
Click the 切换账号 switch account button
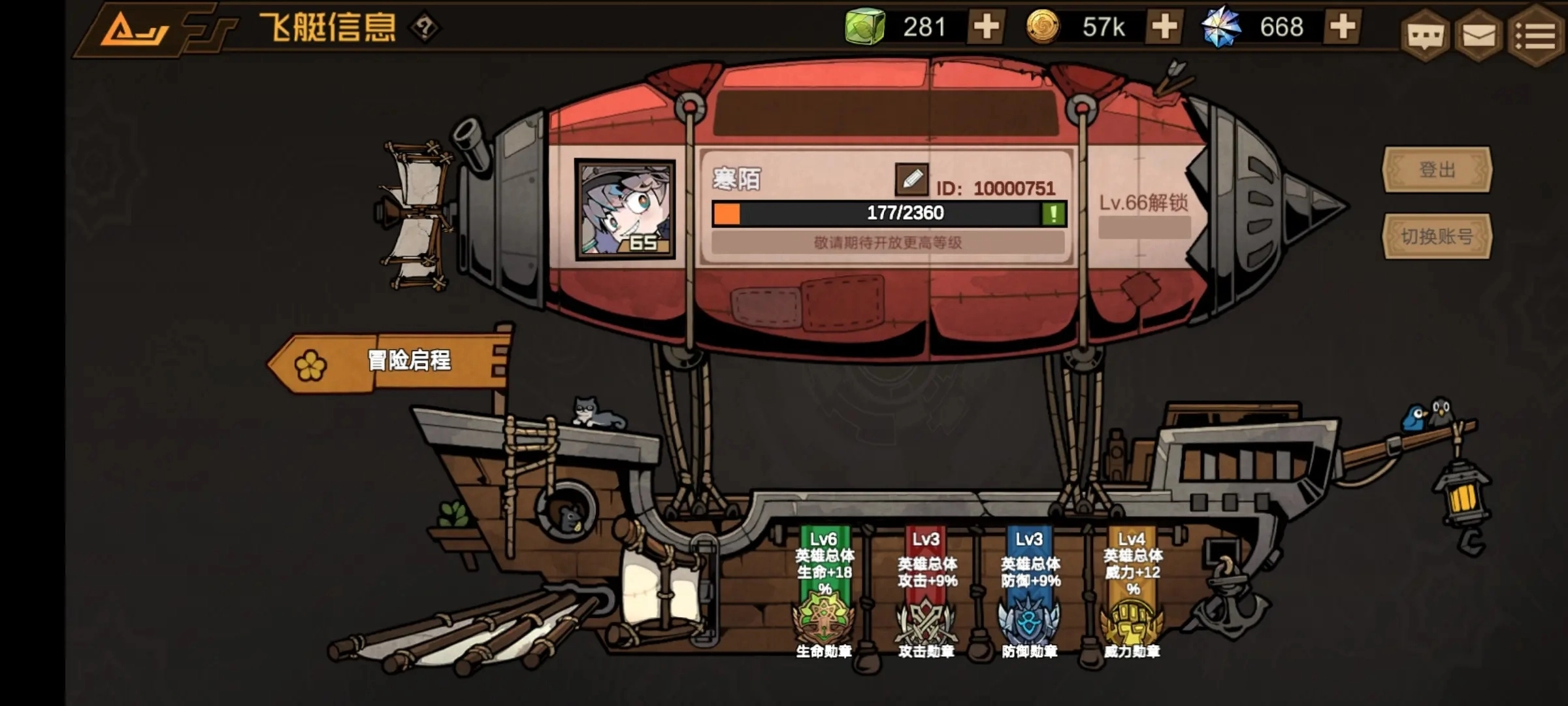(1437, 236)
